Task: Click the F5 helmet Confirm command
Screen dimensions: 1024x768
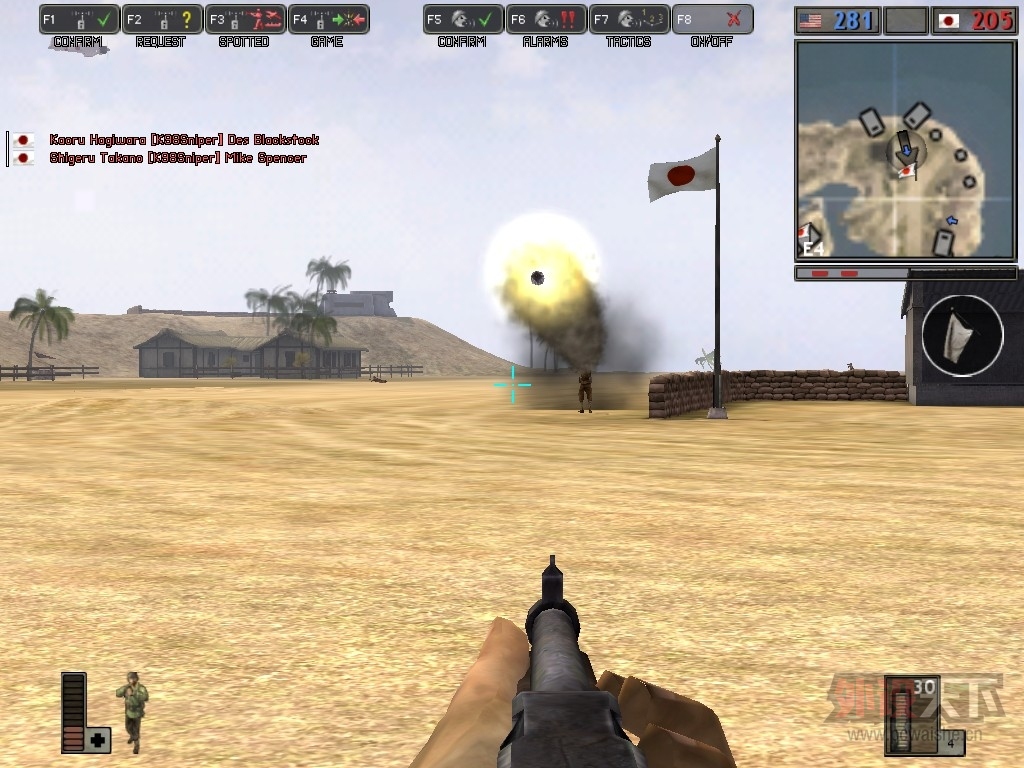Action: (463, 20)
